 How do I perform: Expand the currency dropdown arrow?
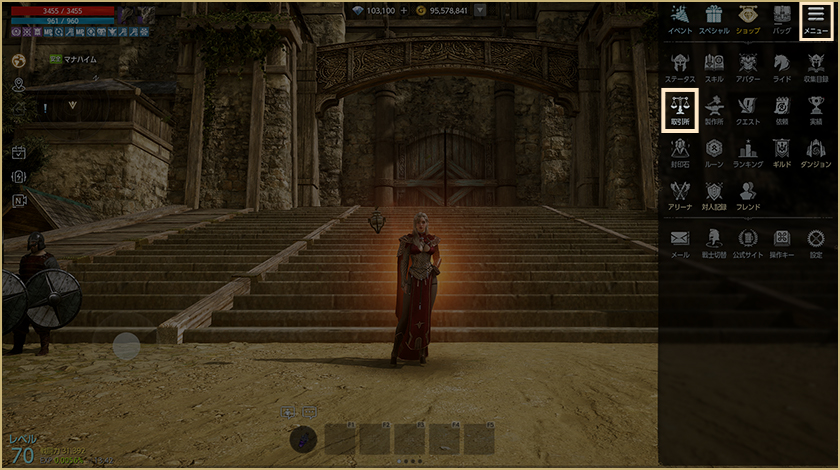[481, 11]
